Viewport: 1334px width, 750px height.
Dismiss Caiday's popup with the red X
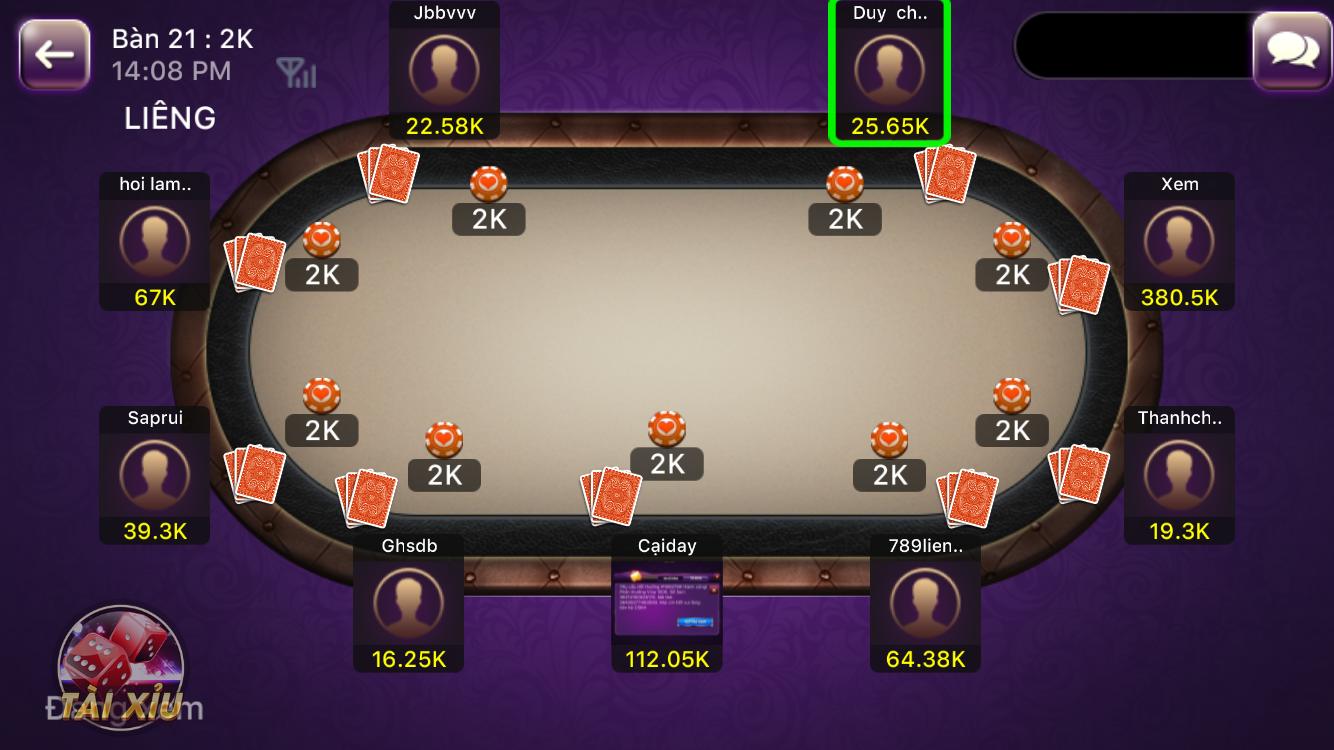point(715,588)
